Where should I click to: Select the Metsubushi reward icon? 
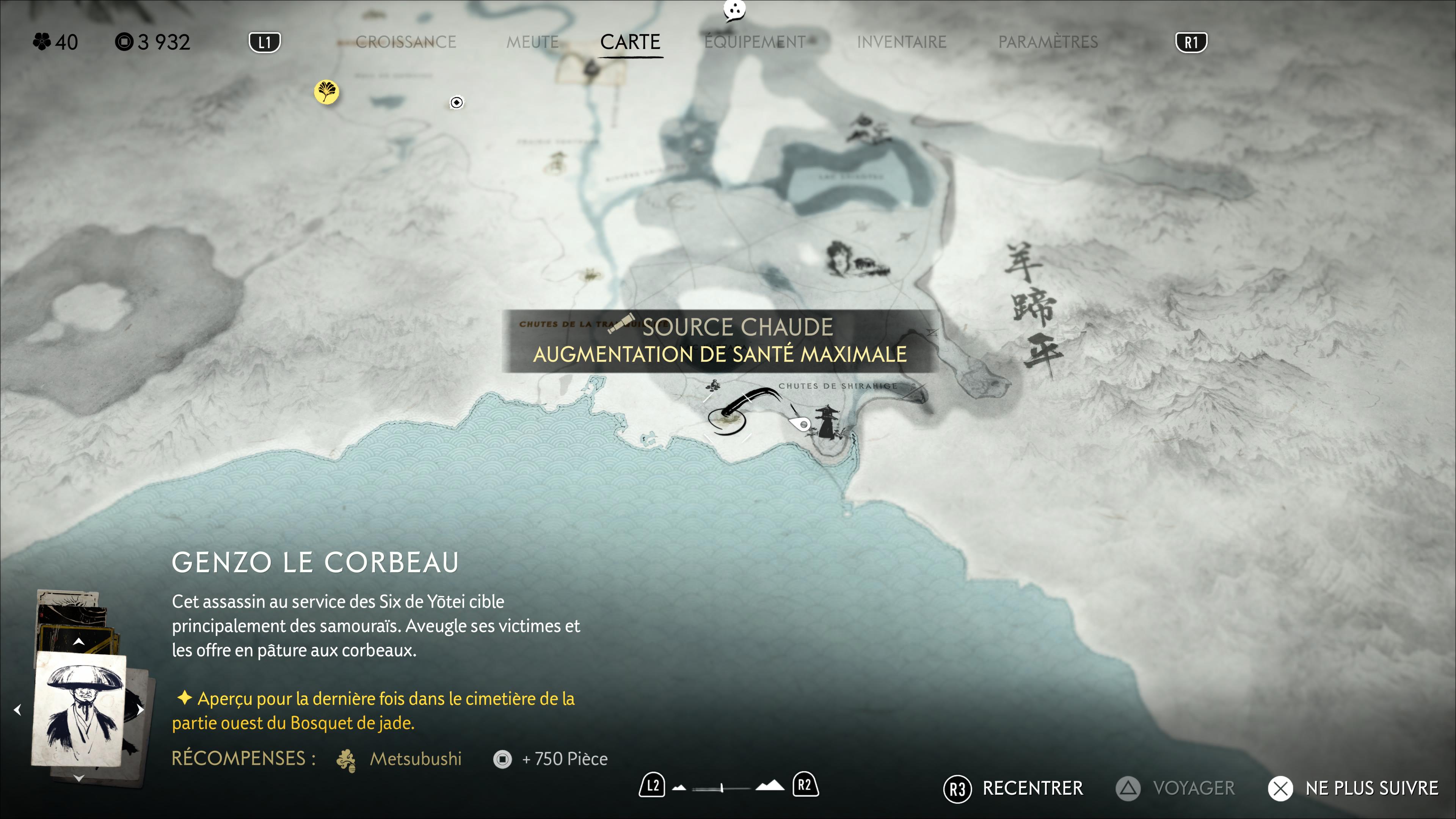click(346, 759)
